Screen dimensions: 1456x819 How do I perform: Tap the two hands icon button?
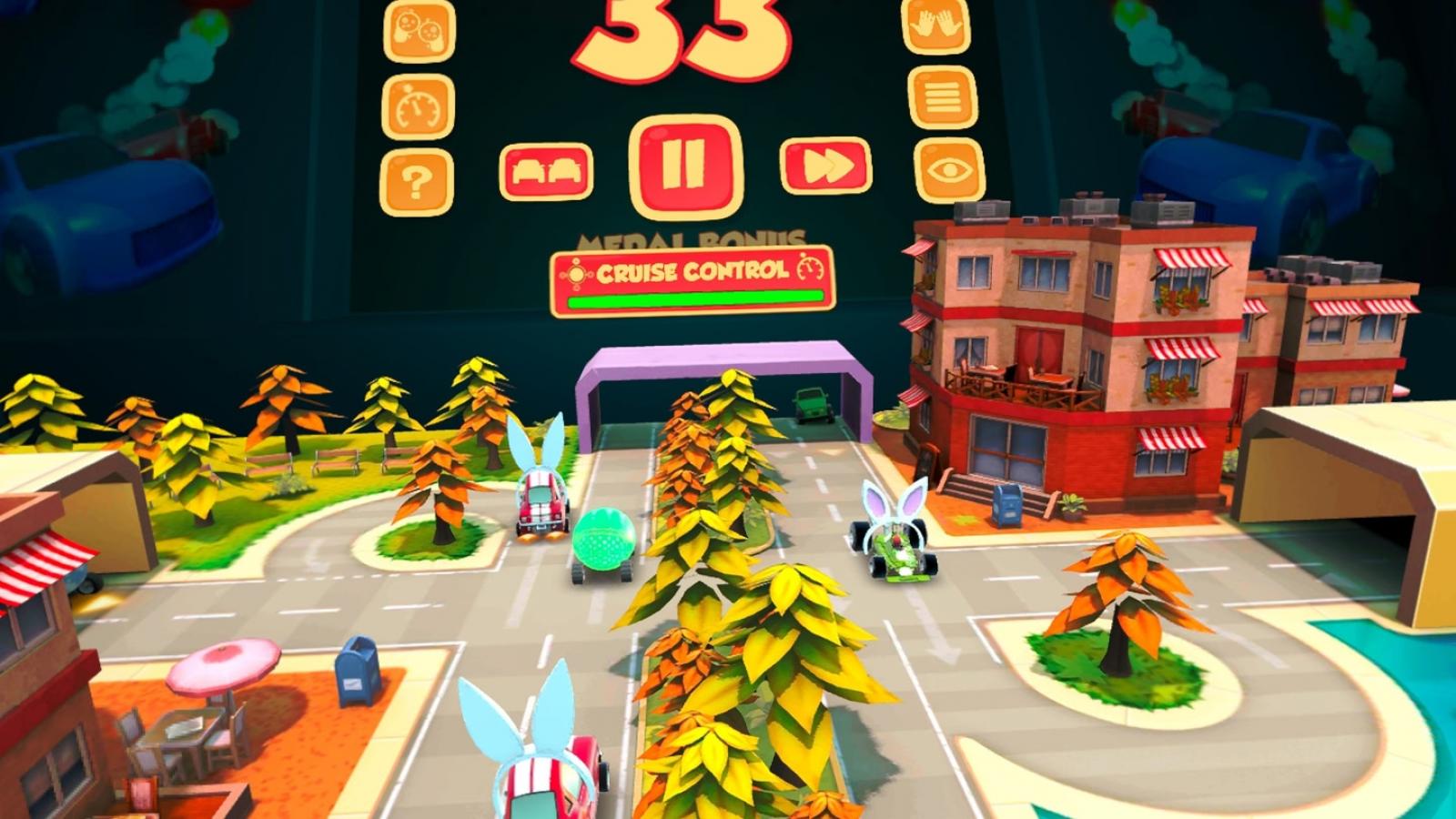point(936,24)
